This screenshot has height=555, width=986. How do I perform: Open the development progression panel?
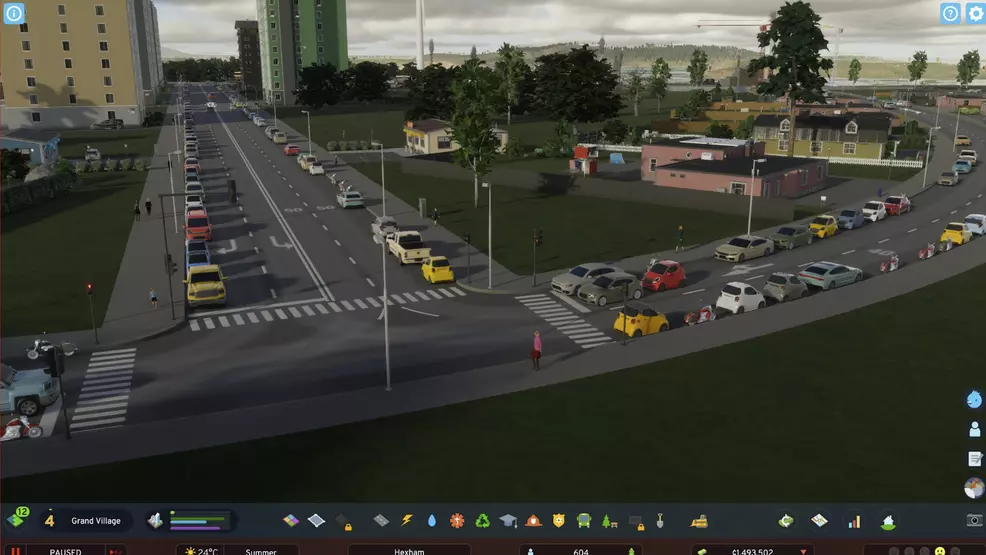(x=18, y=519)
